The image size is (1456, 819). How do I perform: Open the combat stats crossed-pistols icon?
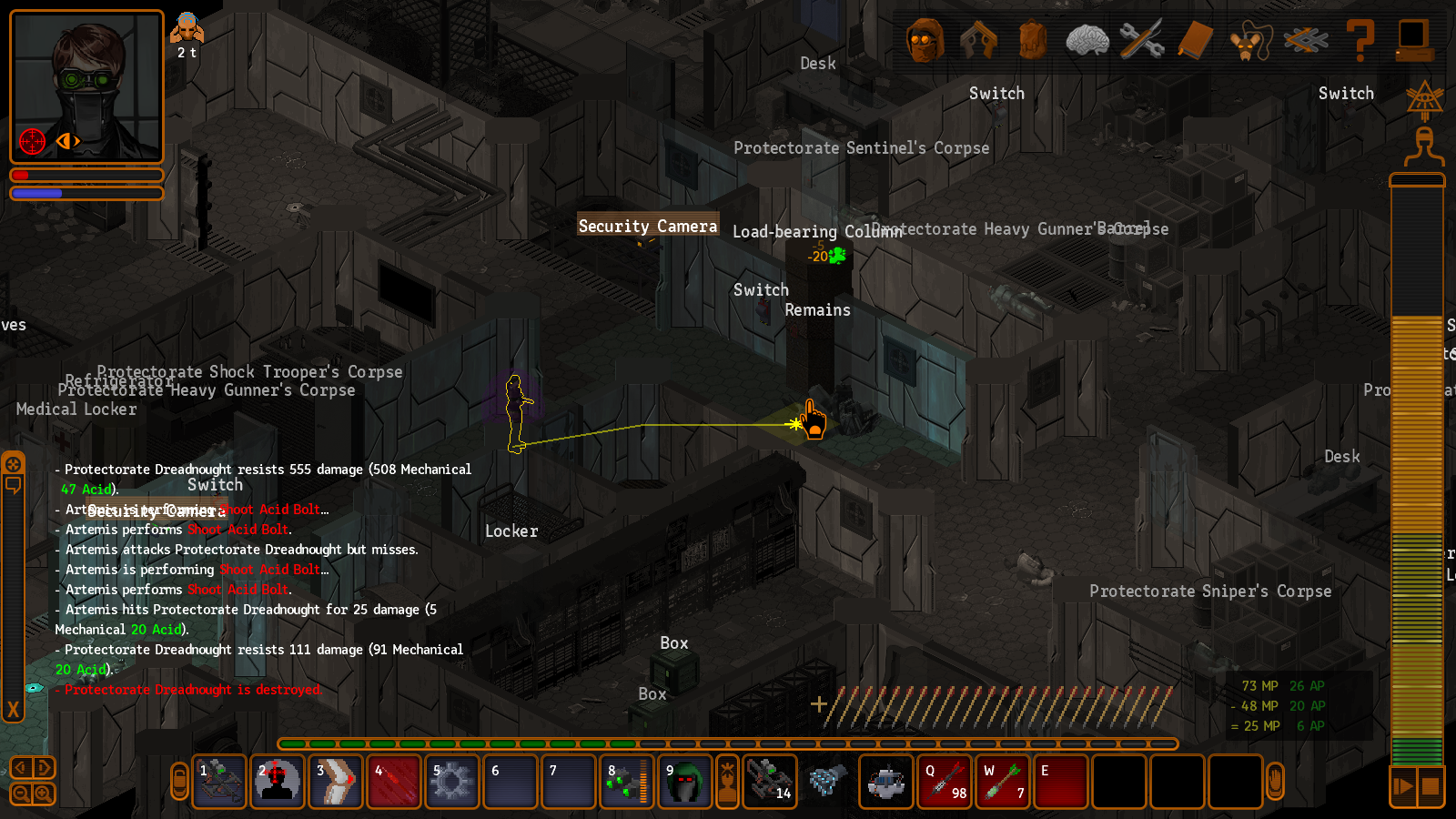coord(978,40)
